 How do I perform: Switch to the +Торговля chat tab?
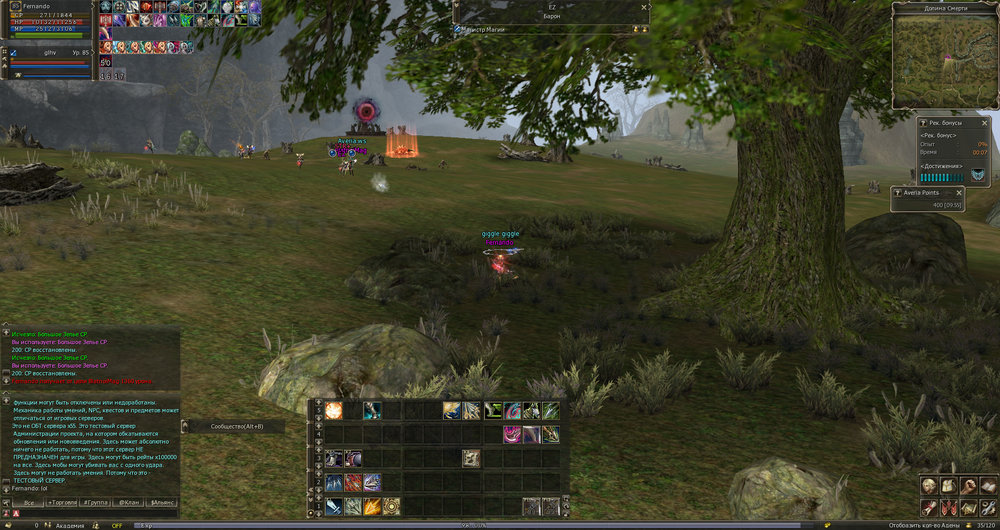point(61,501)
